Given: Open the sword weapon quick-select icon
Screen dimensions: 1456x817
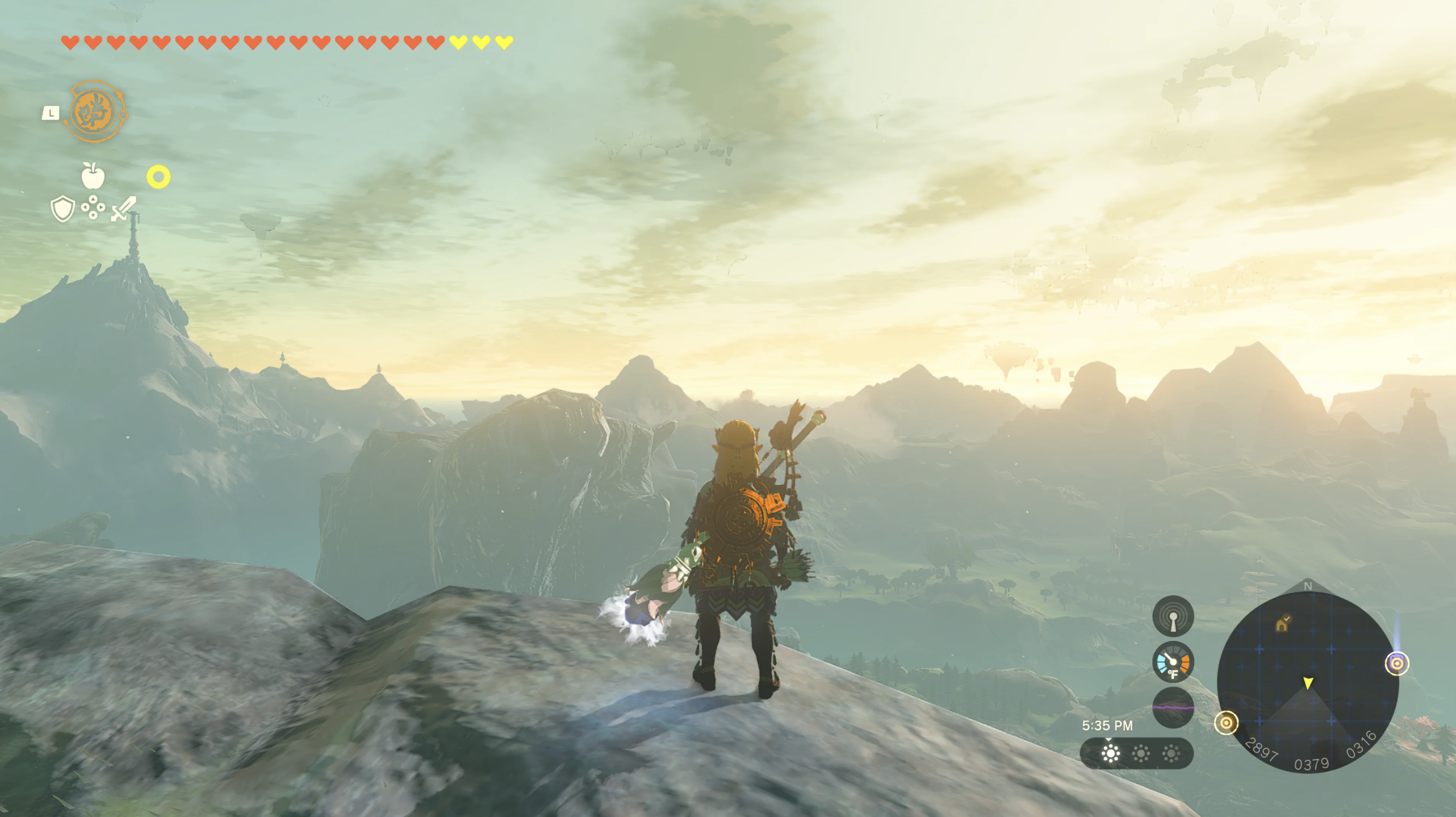Looking at the screenshot, I should tap(123, 209).
